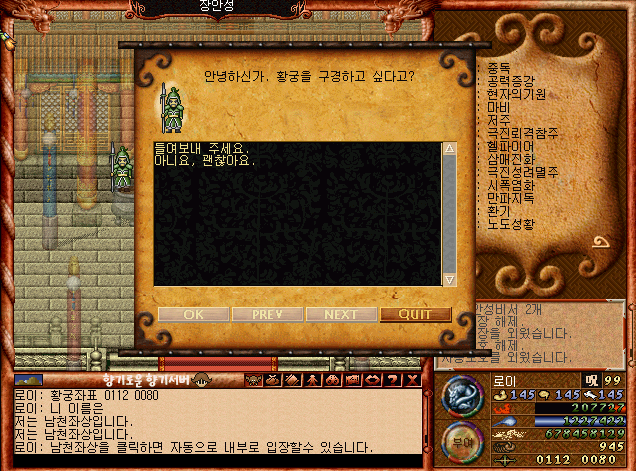
Task: Click the dialog list's scroll-up arrow
Action: click(x=449, y=149)
